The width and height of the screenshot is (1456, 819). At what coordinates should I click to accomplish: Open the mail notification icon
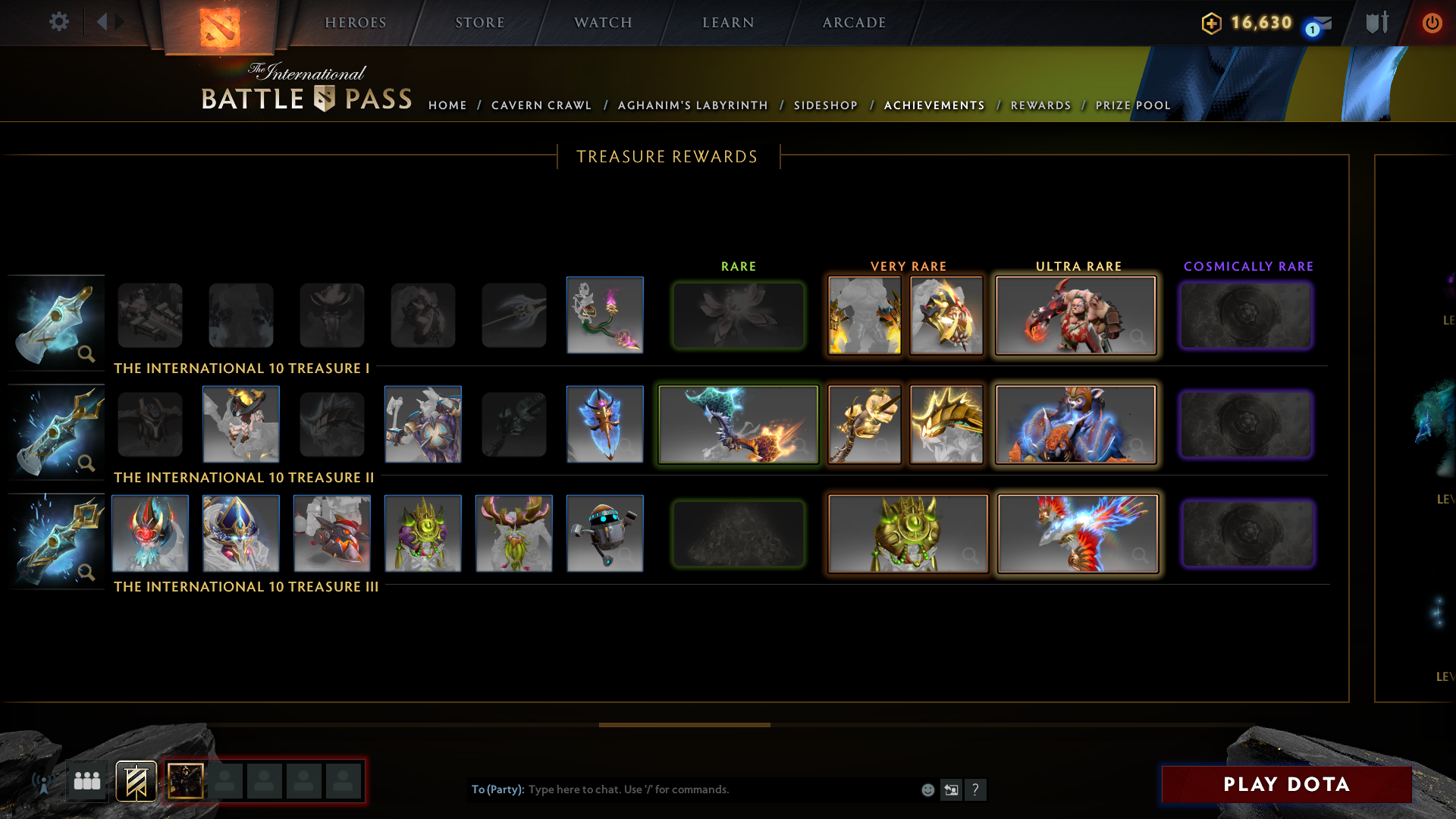click(1322, 24)
